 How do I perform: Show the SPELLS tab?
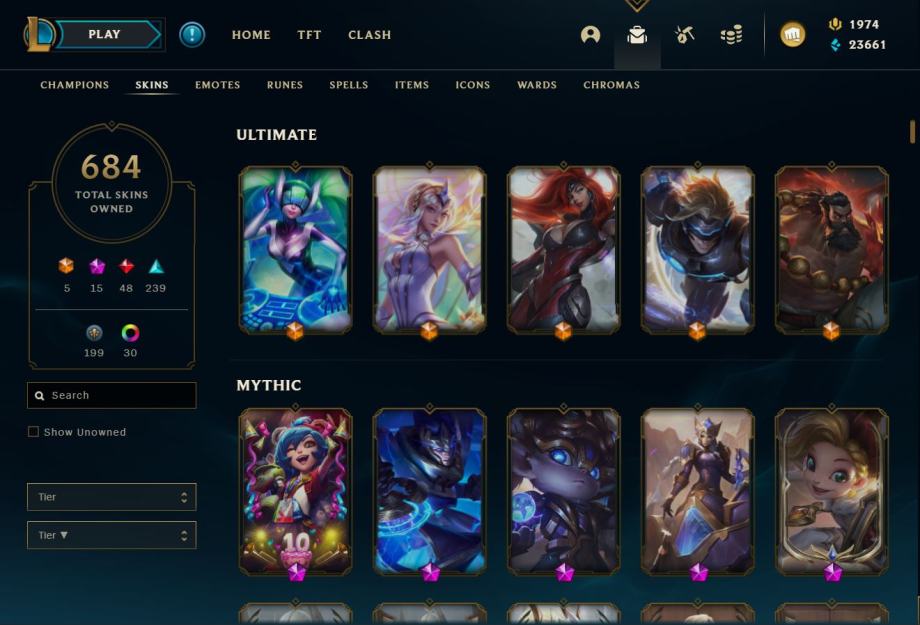(349, 85)
